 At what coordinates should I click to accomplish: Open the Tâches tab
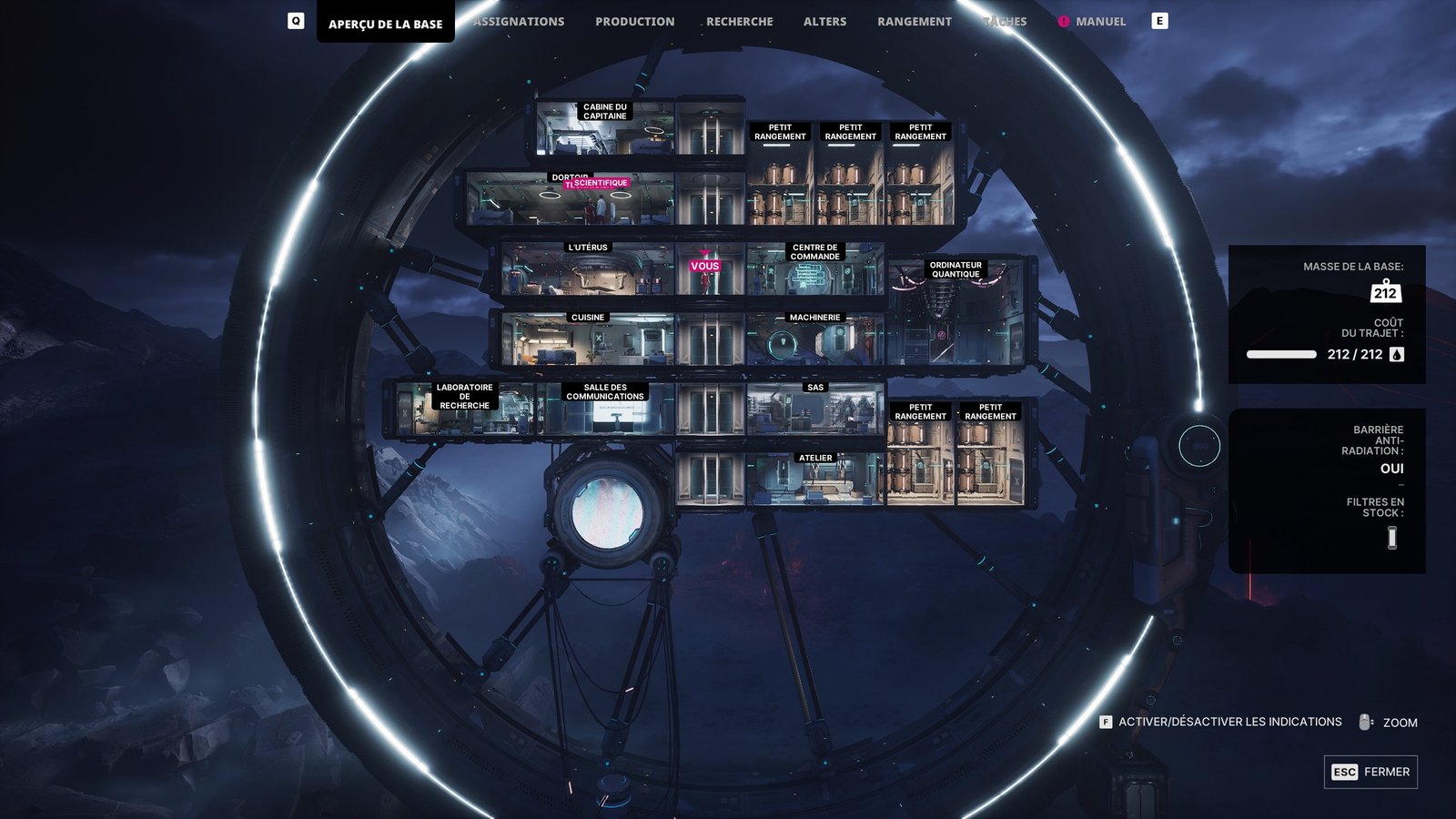click(x=1005, y=22)
